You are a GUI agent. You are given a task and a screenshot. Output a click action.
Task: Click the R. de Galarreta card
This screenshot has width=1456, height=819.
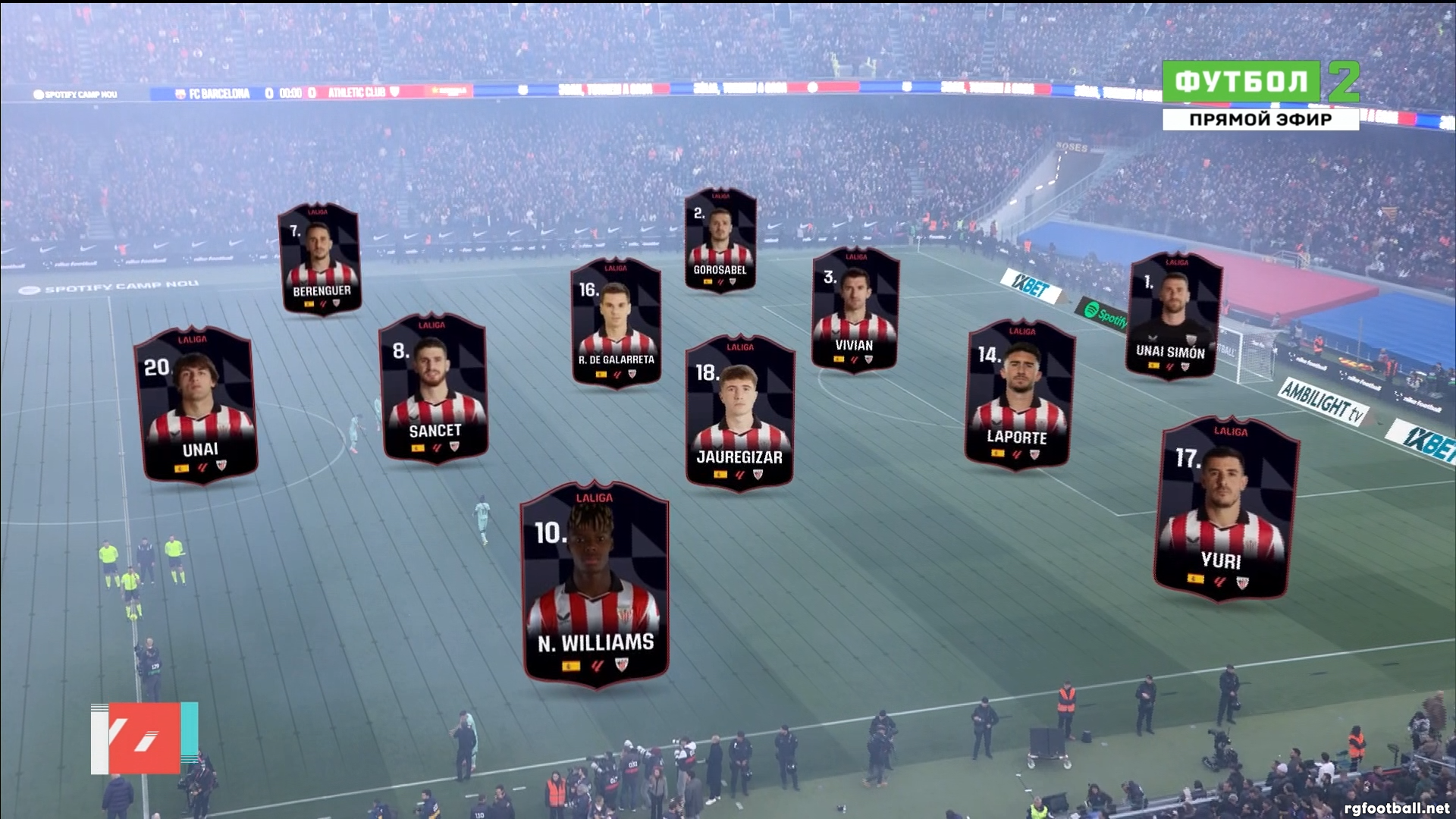616,323
